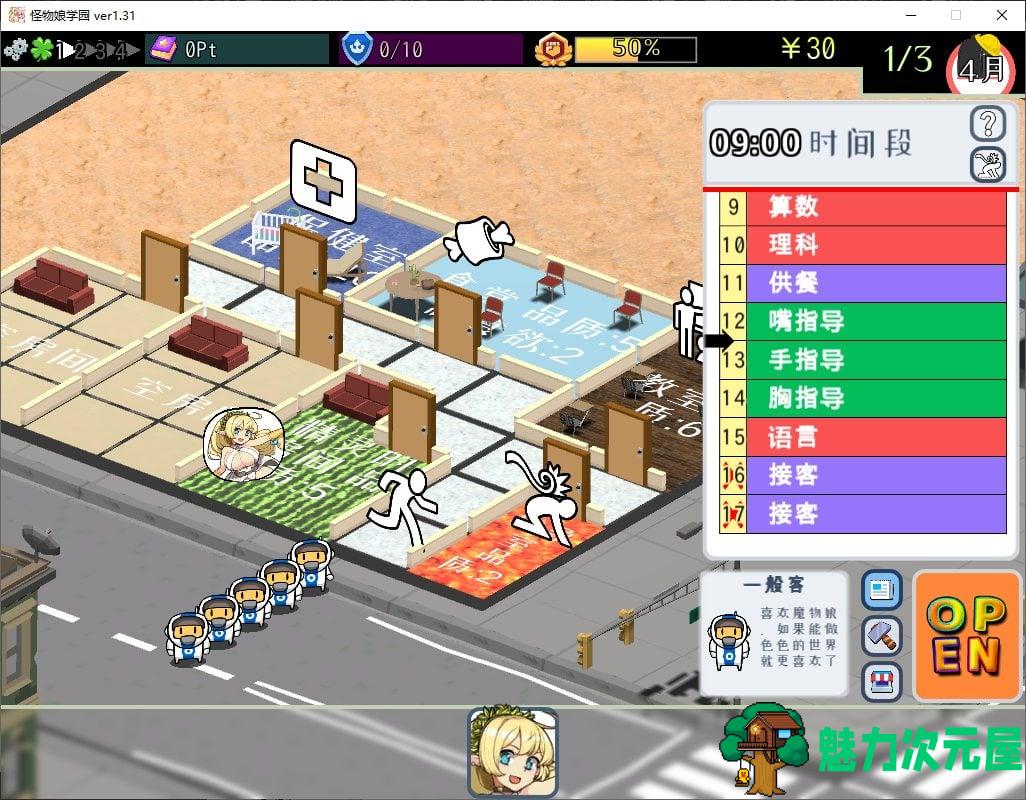
Task: Open the shop stall icon button
Action: click(881, 682)
